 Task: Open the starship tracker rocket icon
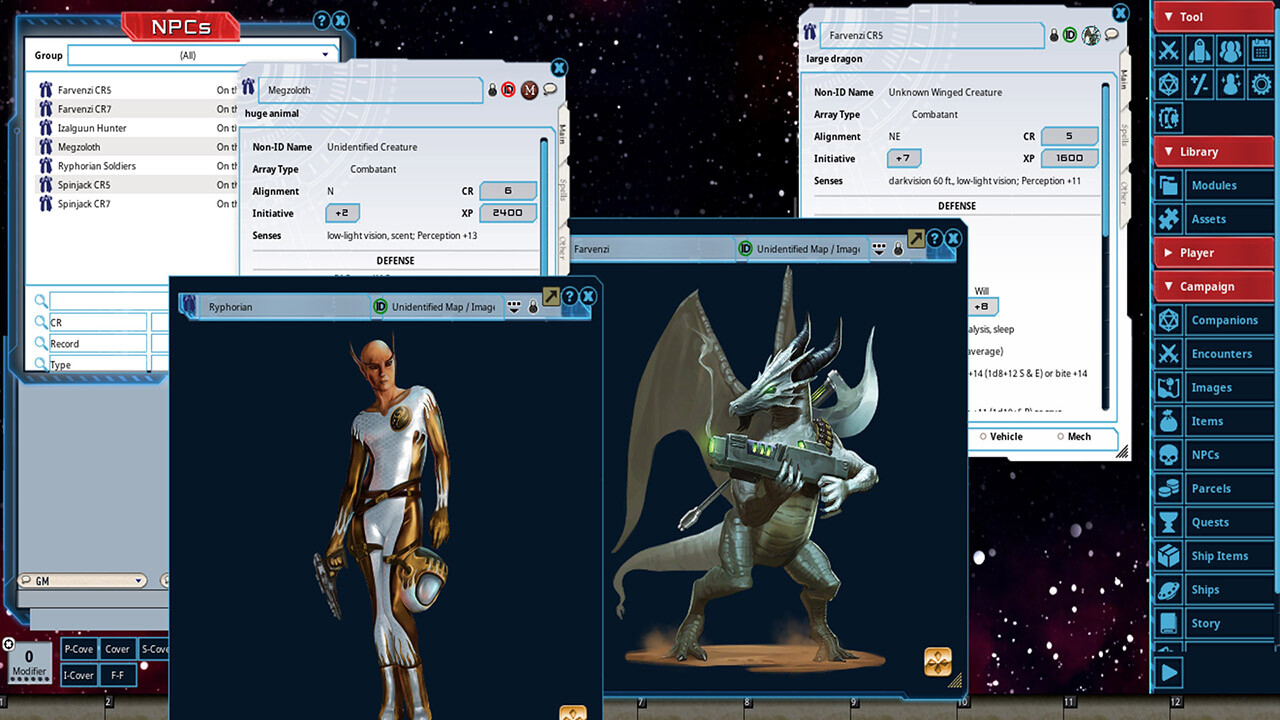1198,51
